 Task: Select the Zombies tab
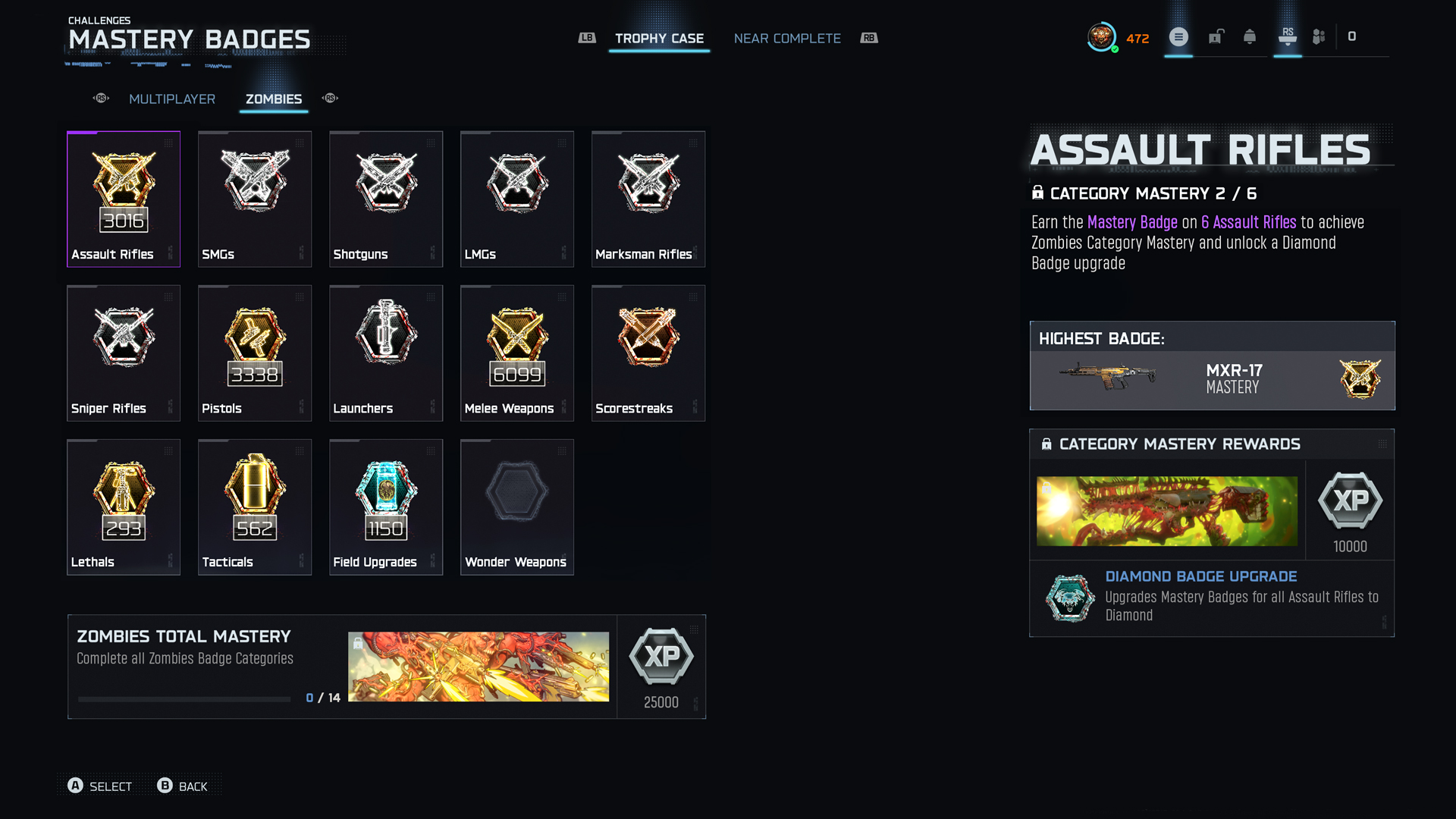point(274,99)
